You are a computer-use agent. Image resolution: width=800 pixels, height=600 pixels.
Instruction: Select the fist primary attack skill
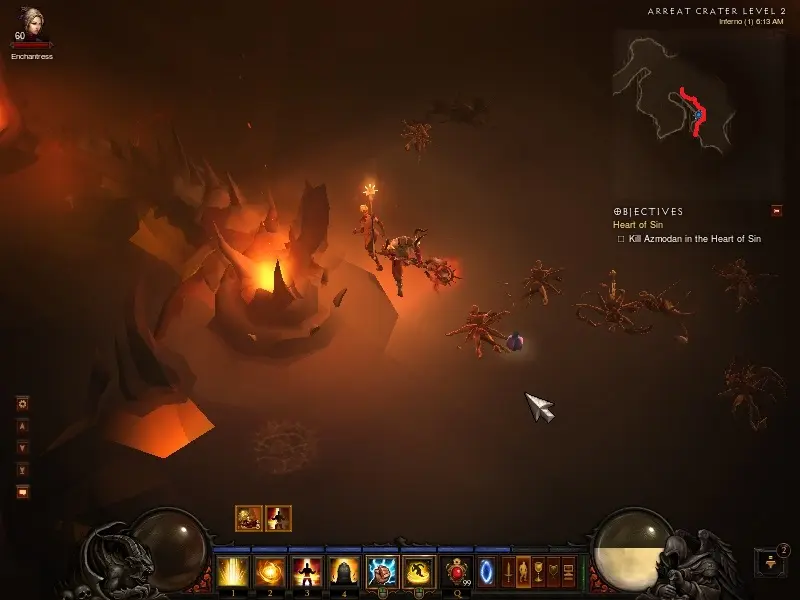pos(381,572)
